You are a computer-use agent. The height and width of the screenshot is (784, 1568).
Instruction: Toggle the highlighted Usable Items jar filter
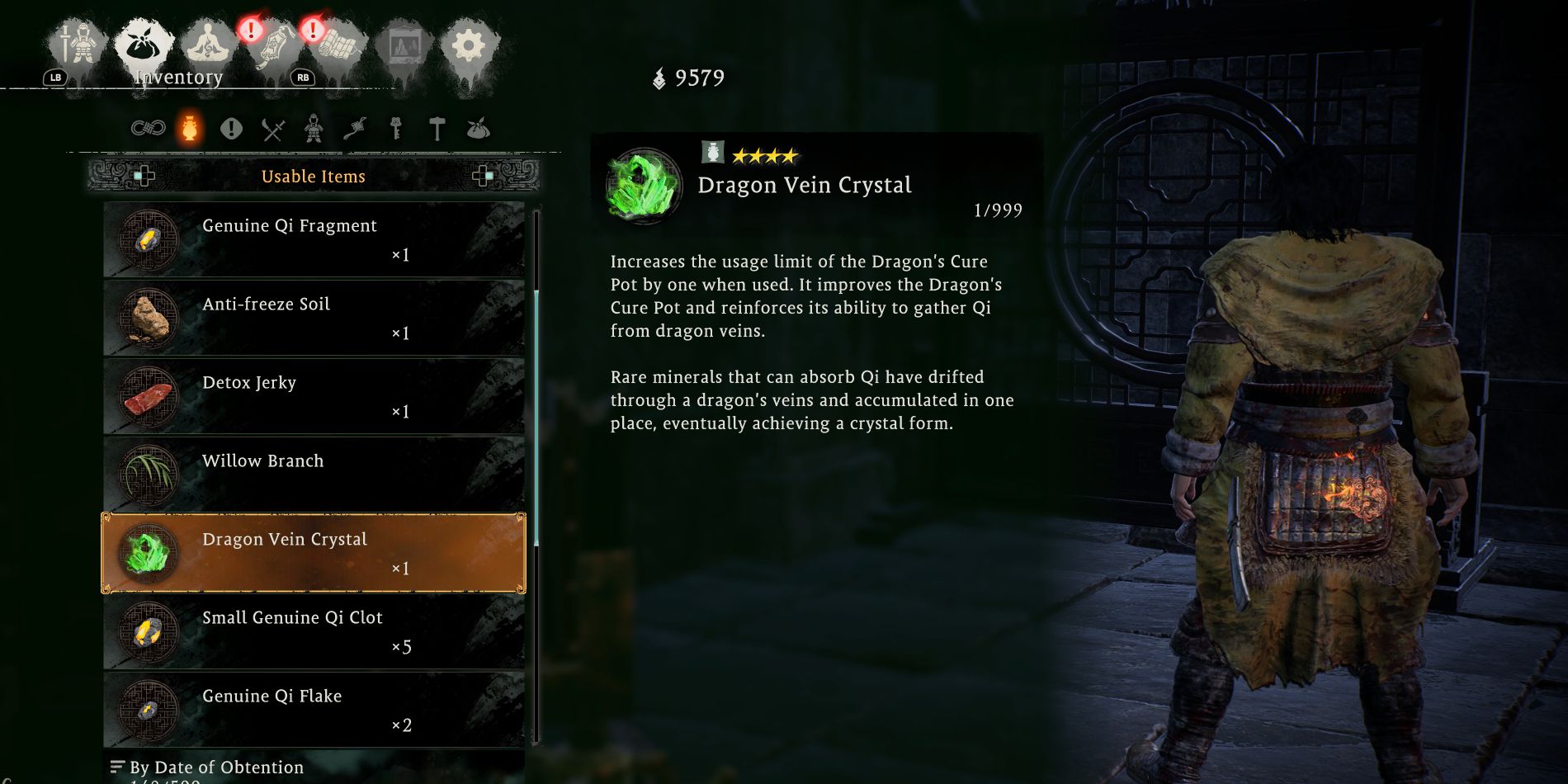coord(190,128)
